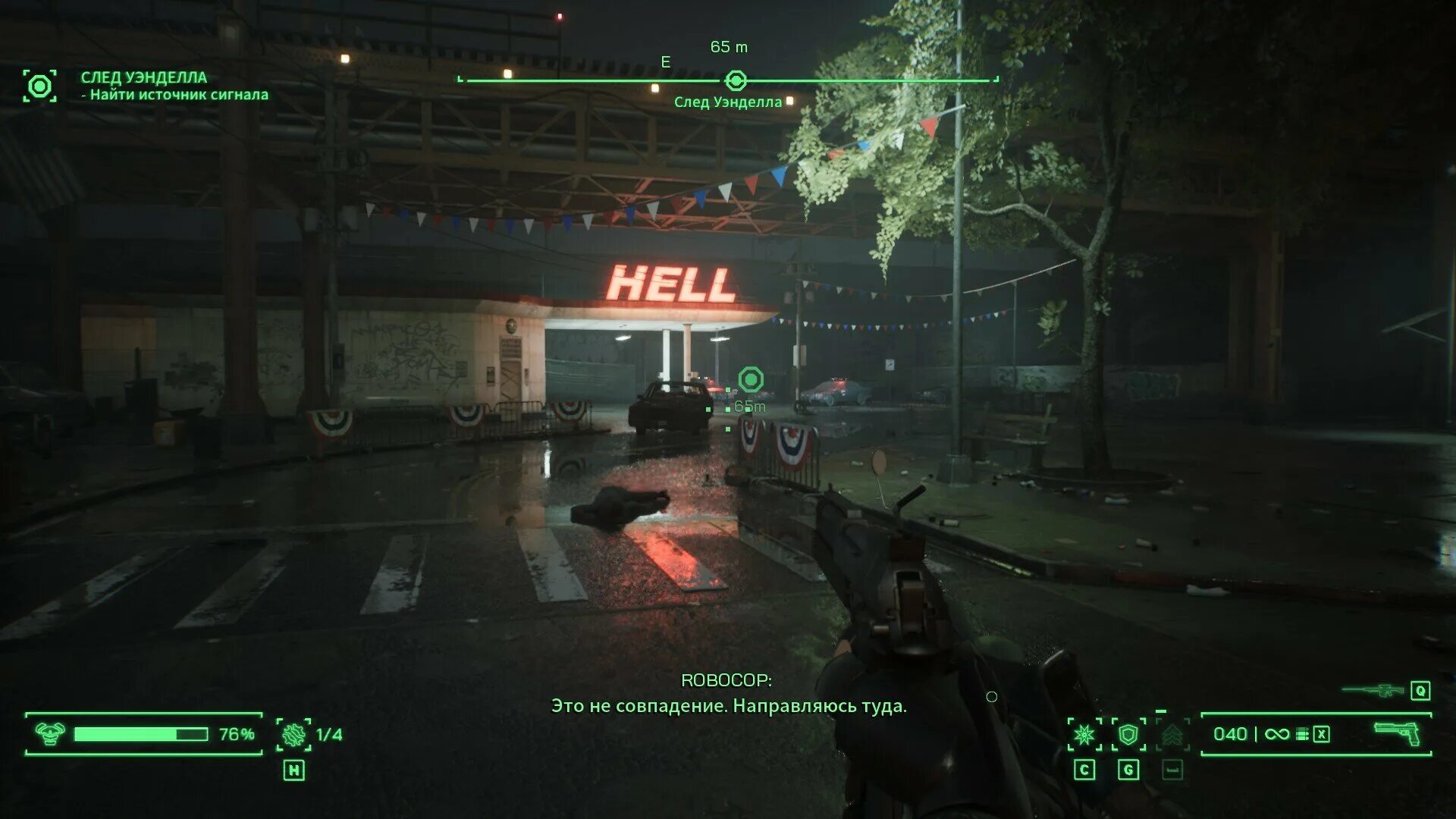Image resolution: width=1456 pixels, height=819 pixels.
Task: Select the dimmed triple-chevron dash ability
Action: 1172,734
